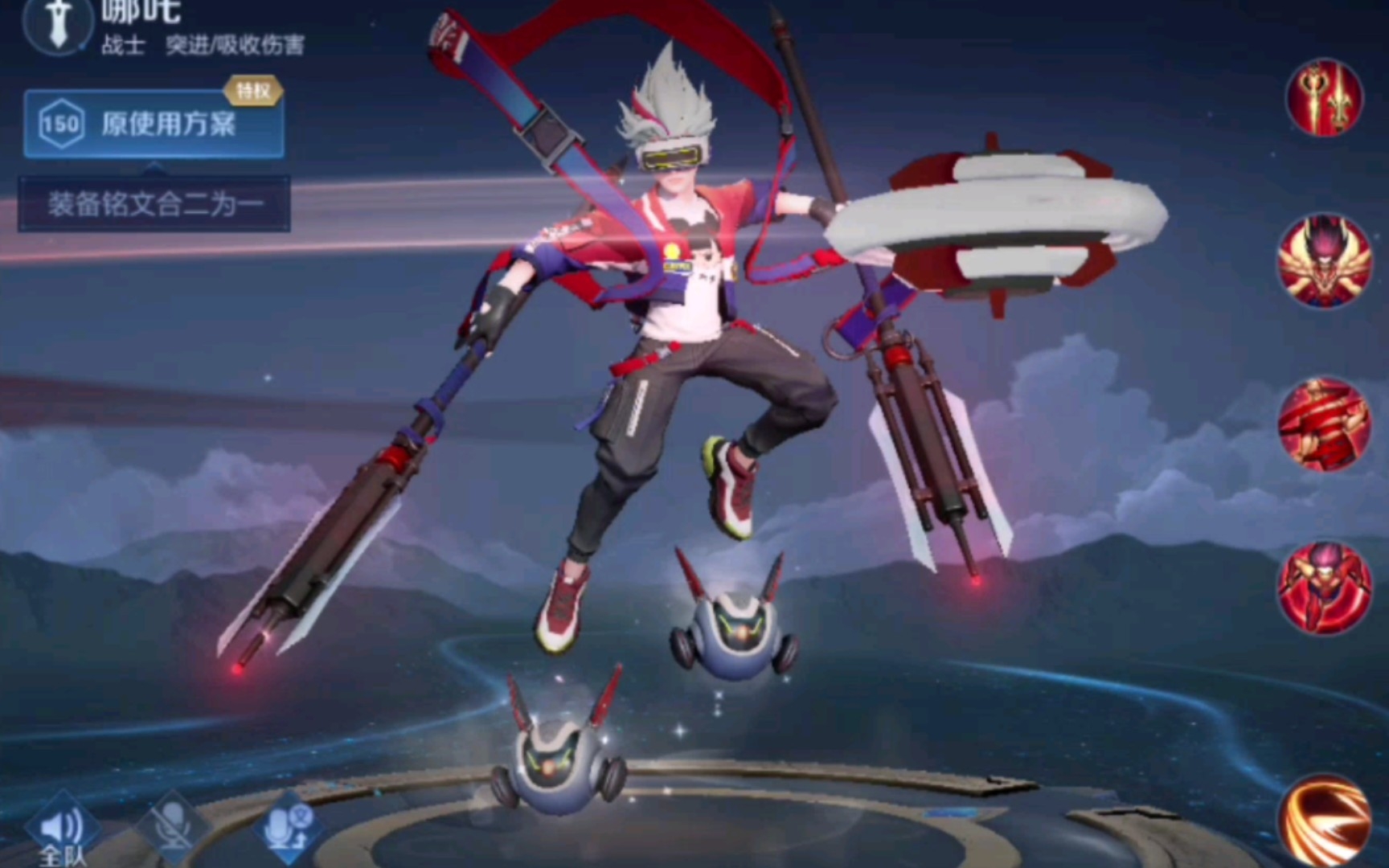View the red ribbon wrap skill icon
Image resolution: width=1389 pixels, height=868 pixels.
pos(1324,425)
